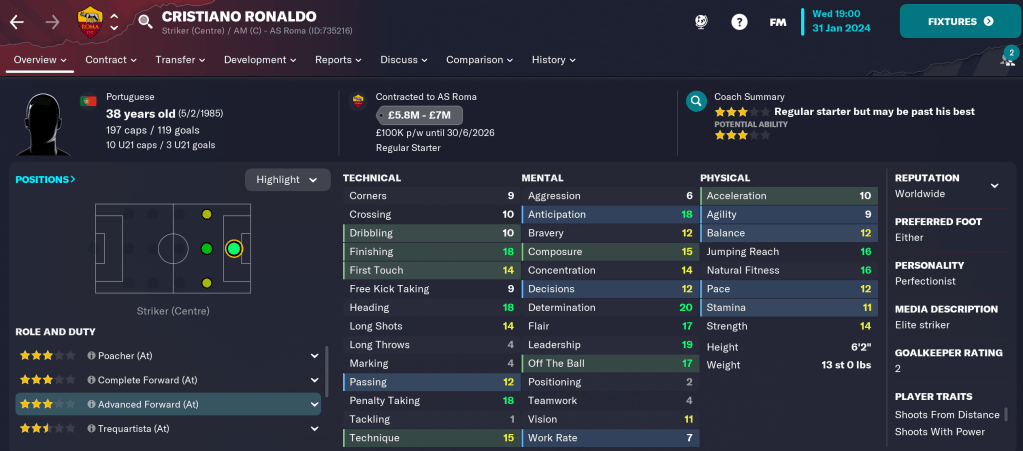The width and height of the screenshot is (1023, 451).
Task: Open the Positions panel link
Action: pyautogui.click(x=45, y=180)
